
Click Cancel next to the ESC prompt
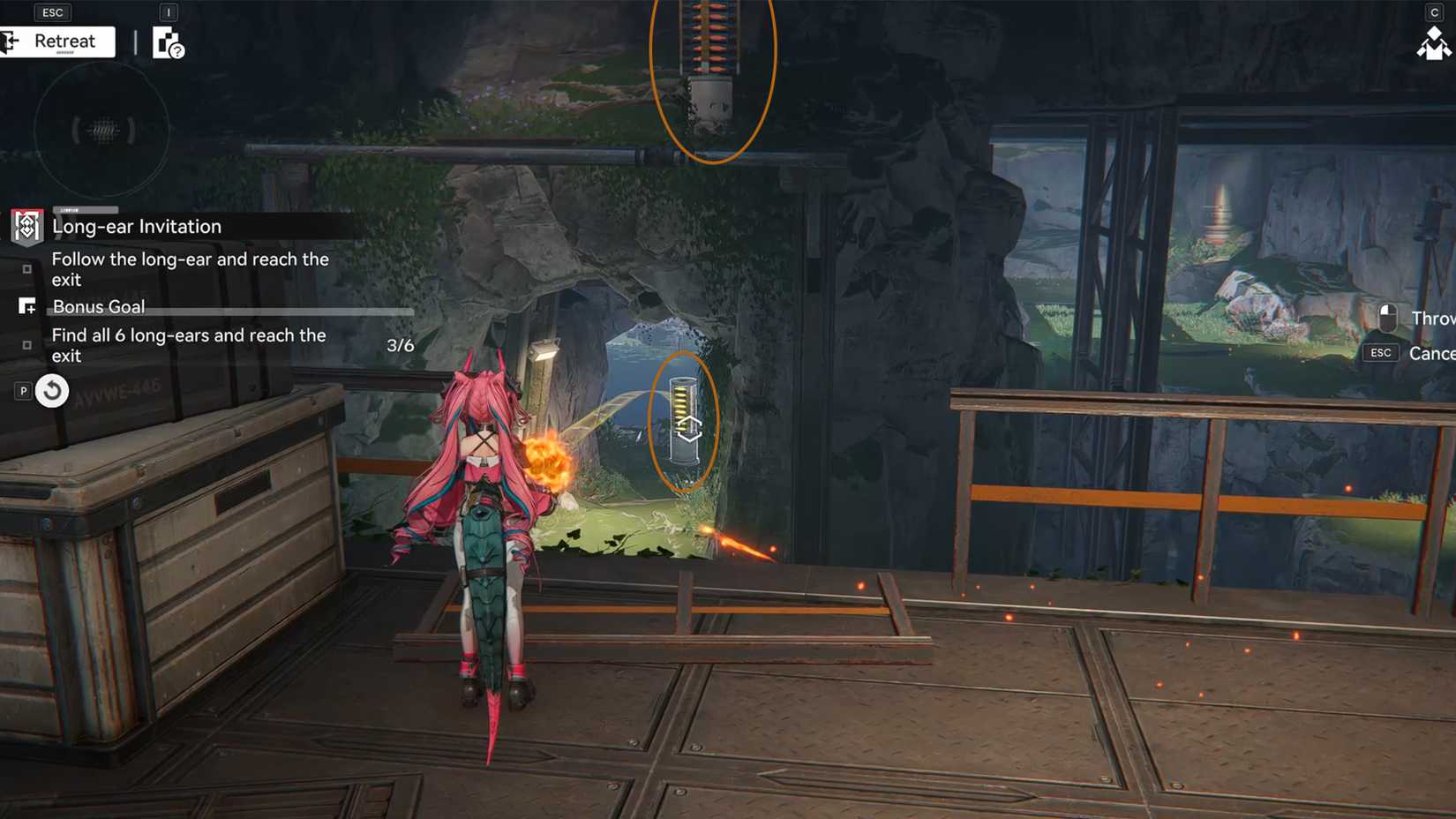point(1432,352)
